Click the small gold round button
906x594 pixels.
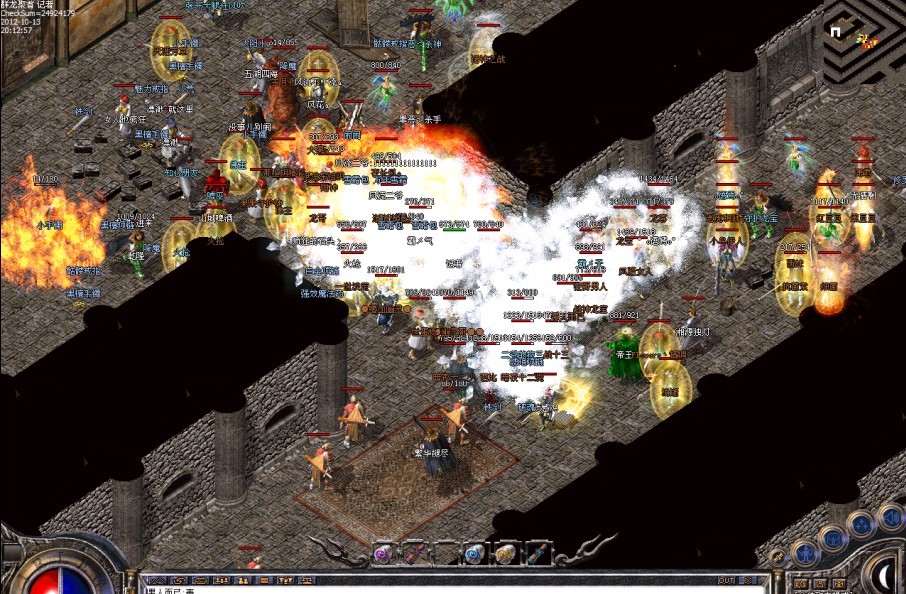[x=776, y=557]
